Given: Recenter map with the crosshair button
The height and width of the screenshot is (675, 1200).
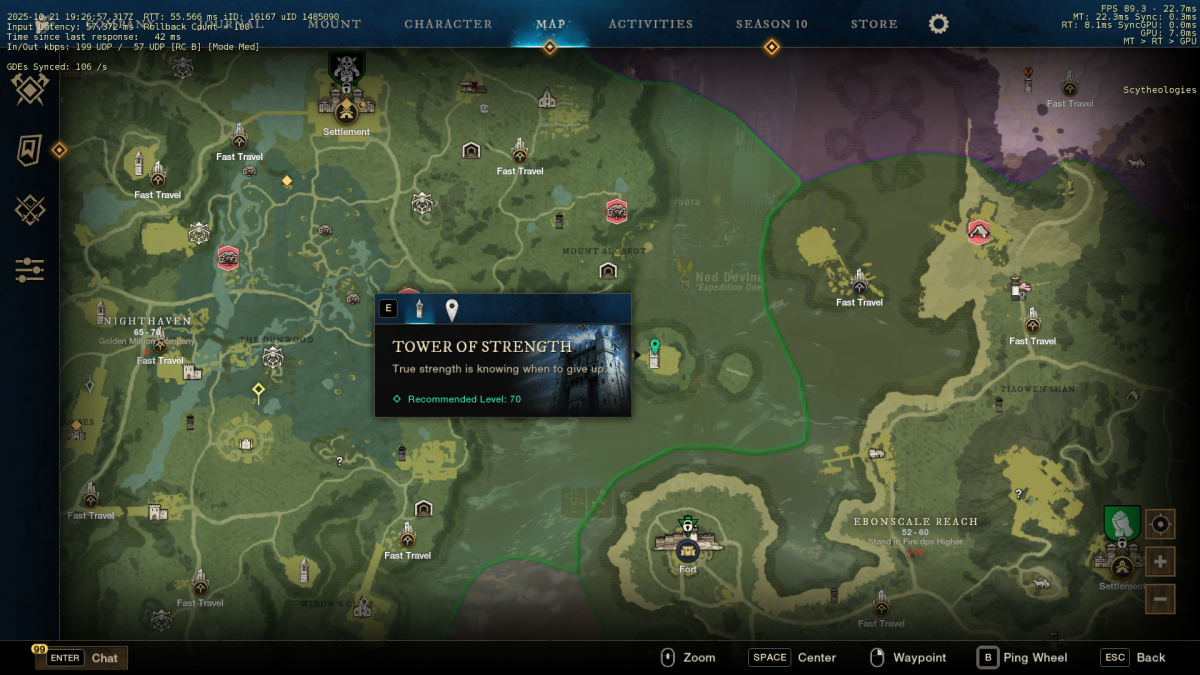Looking at the screenshot, I should point(1160,523).
